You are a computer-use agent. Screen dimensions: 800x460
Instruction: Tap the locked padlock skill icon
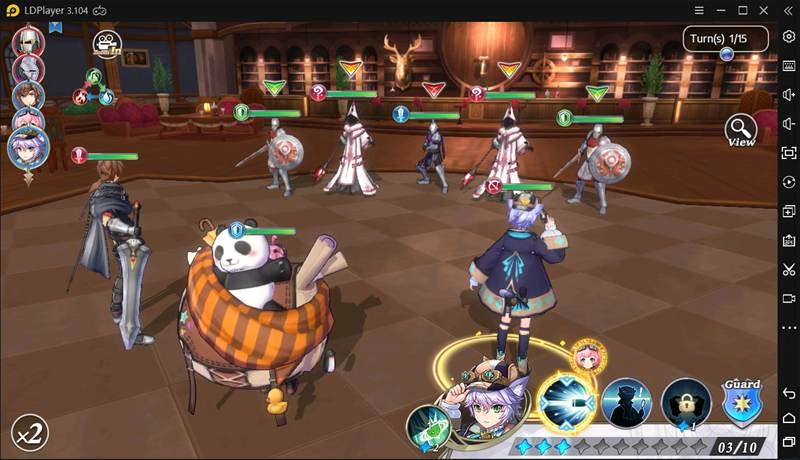tap(686, 404)
